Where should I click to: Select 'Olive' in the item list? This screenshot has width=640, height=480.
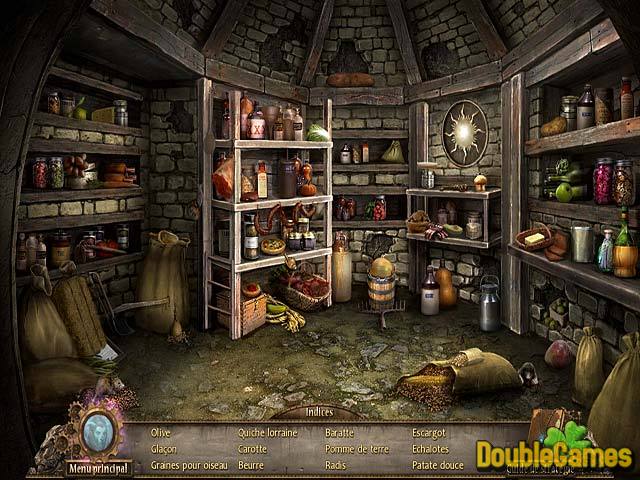point(160,433)
